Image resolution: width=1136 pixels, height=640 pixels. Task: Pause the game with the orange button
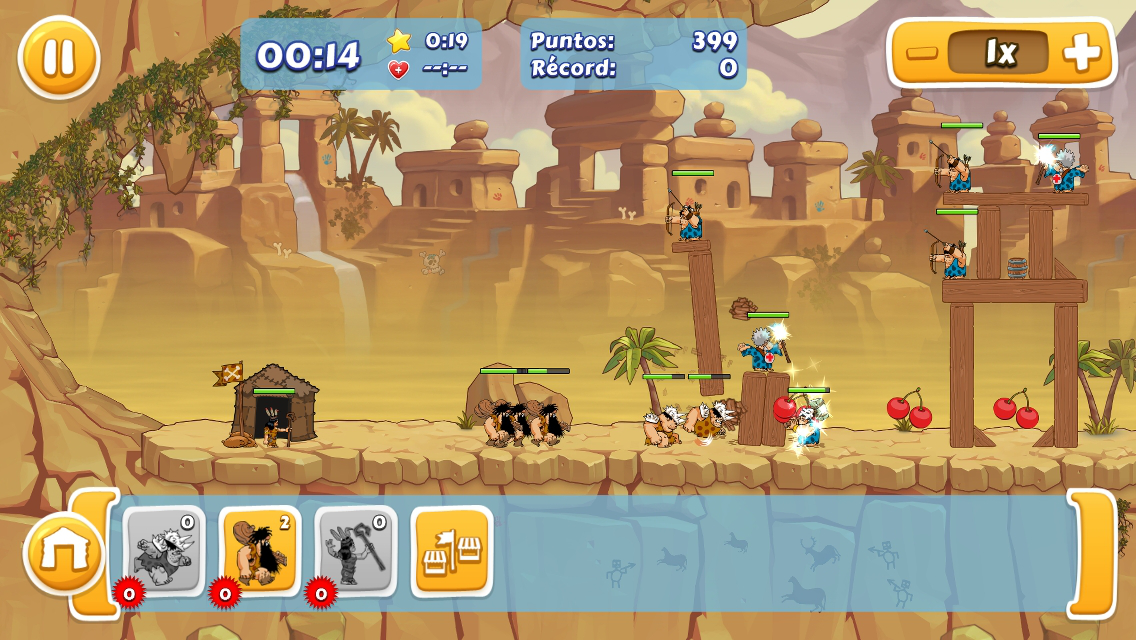(x=59, y=57)
